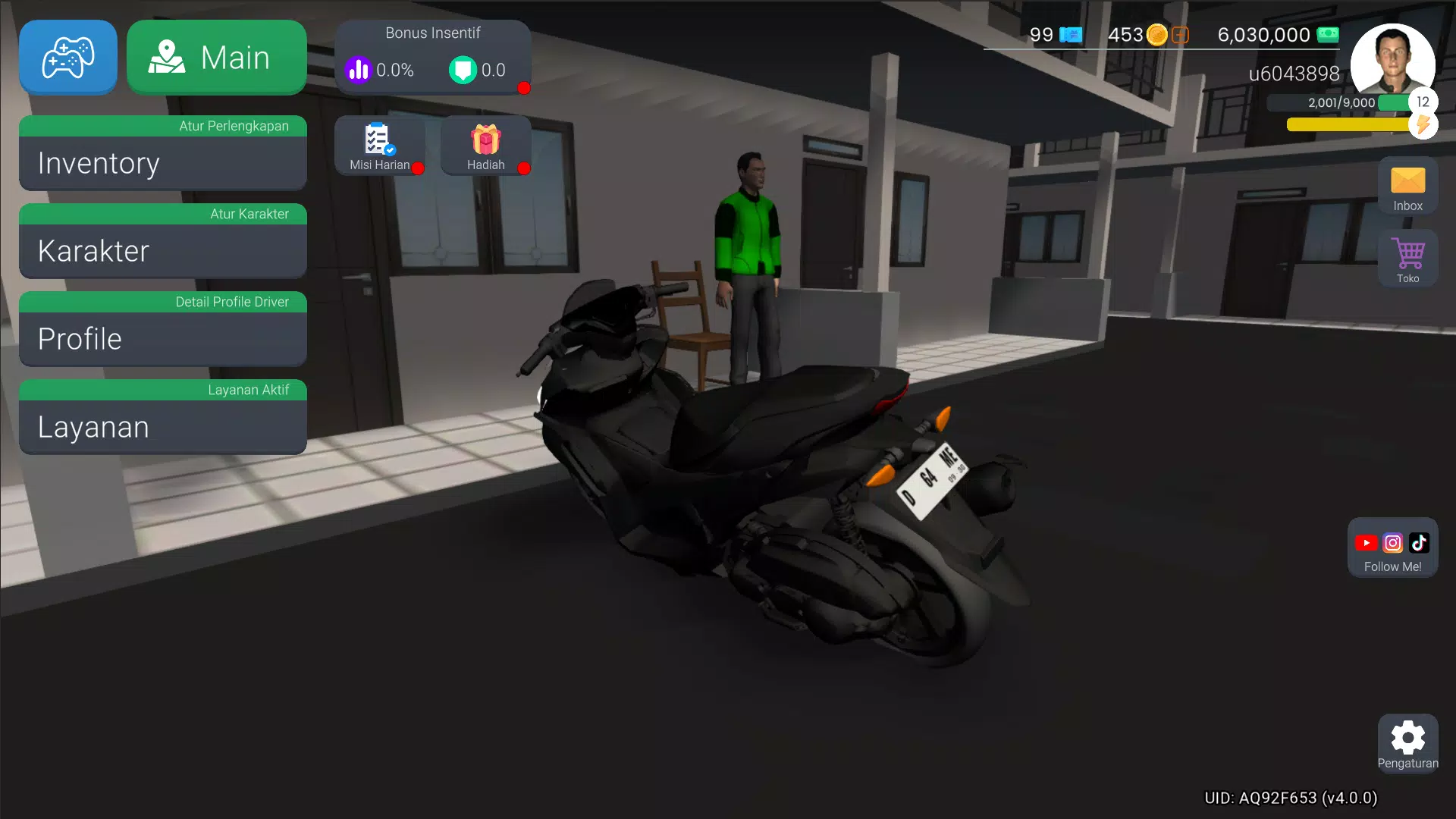This screenshot has width=1456, height=819.
Task: Click the lightning energy icon
Action: click(1423, 126)
